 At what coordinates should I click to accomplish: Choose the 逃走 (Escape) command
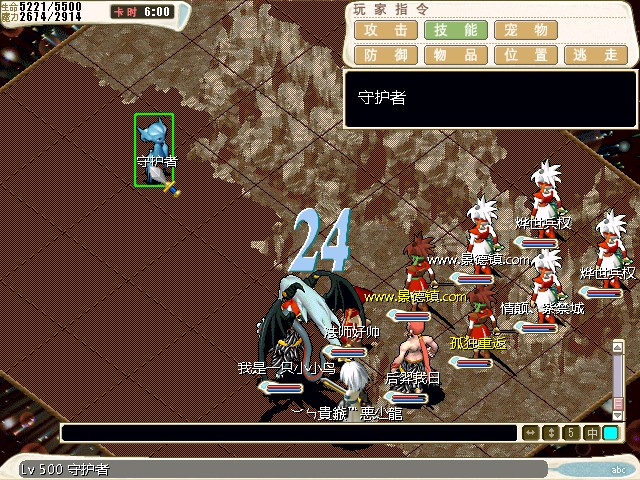[x=598, y=55]
